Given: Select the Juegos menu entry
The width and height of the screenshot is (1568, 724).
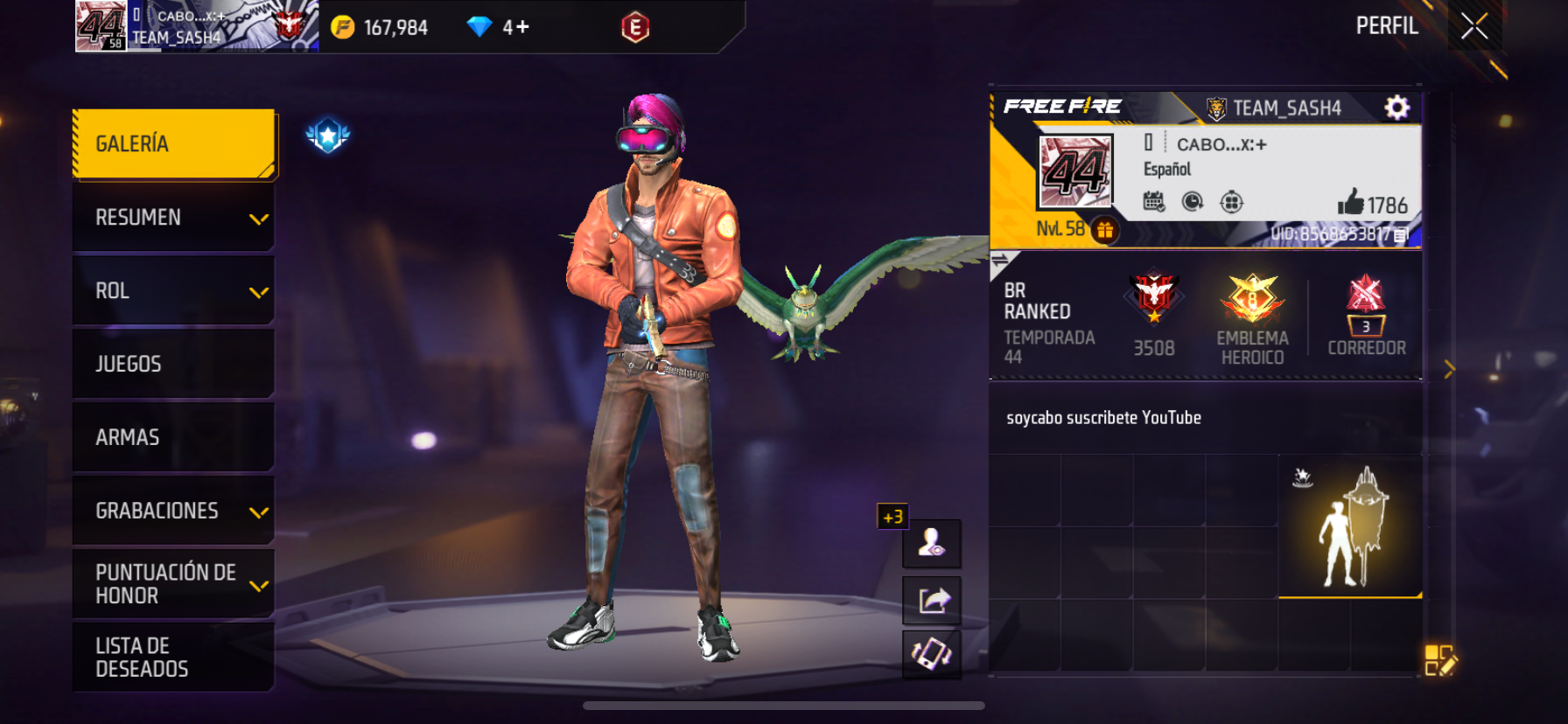Looking at the screenshot, I should (x=173, y=365).
